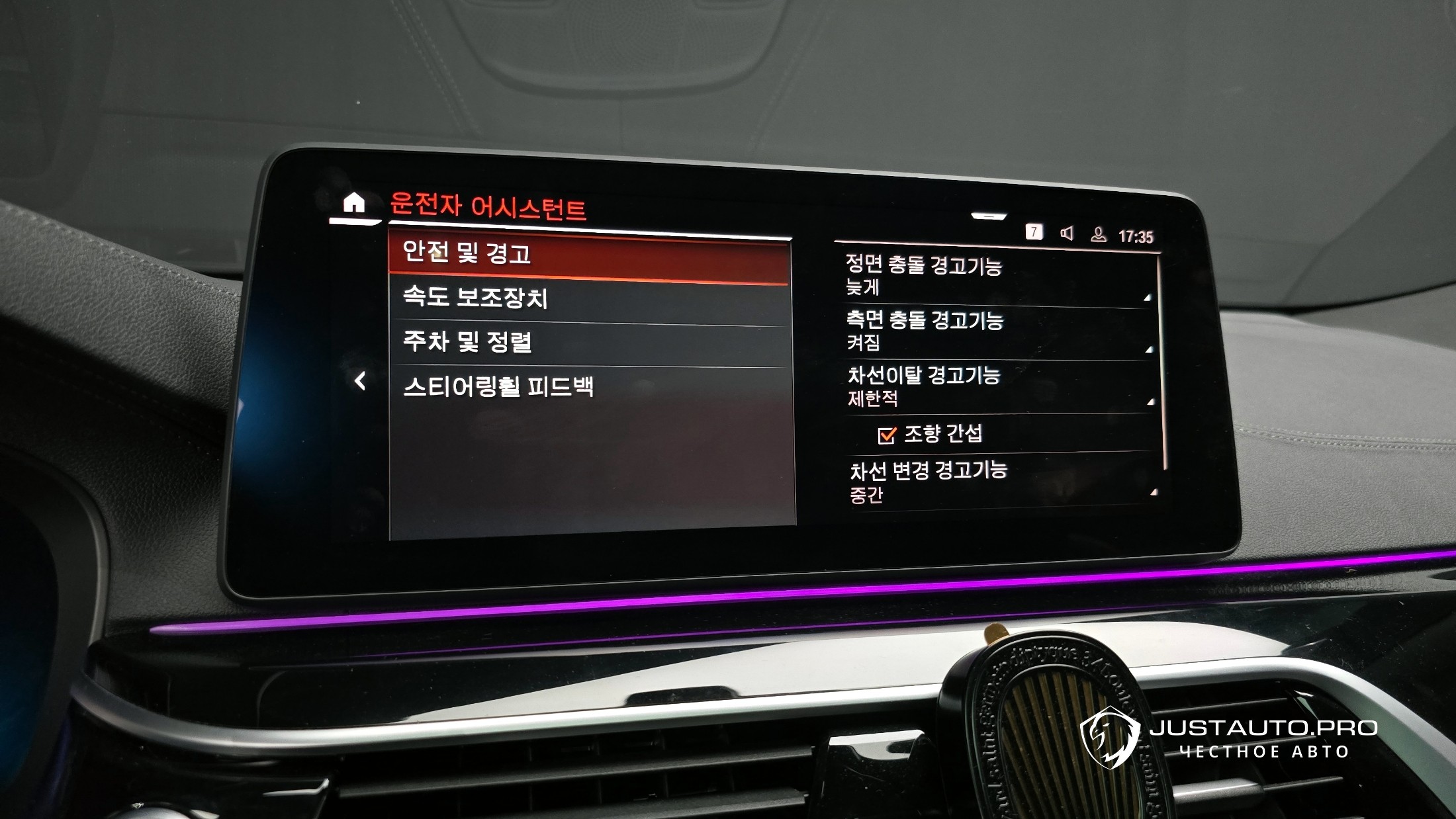Change the 측면 충돌 경고기능 setting
Viewport: 1456px width, 819px height.
tap(996, 331)
